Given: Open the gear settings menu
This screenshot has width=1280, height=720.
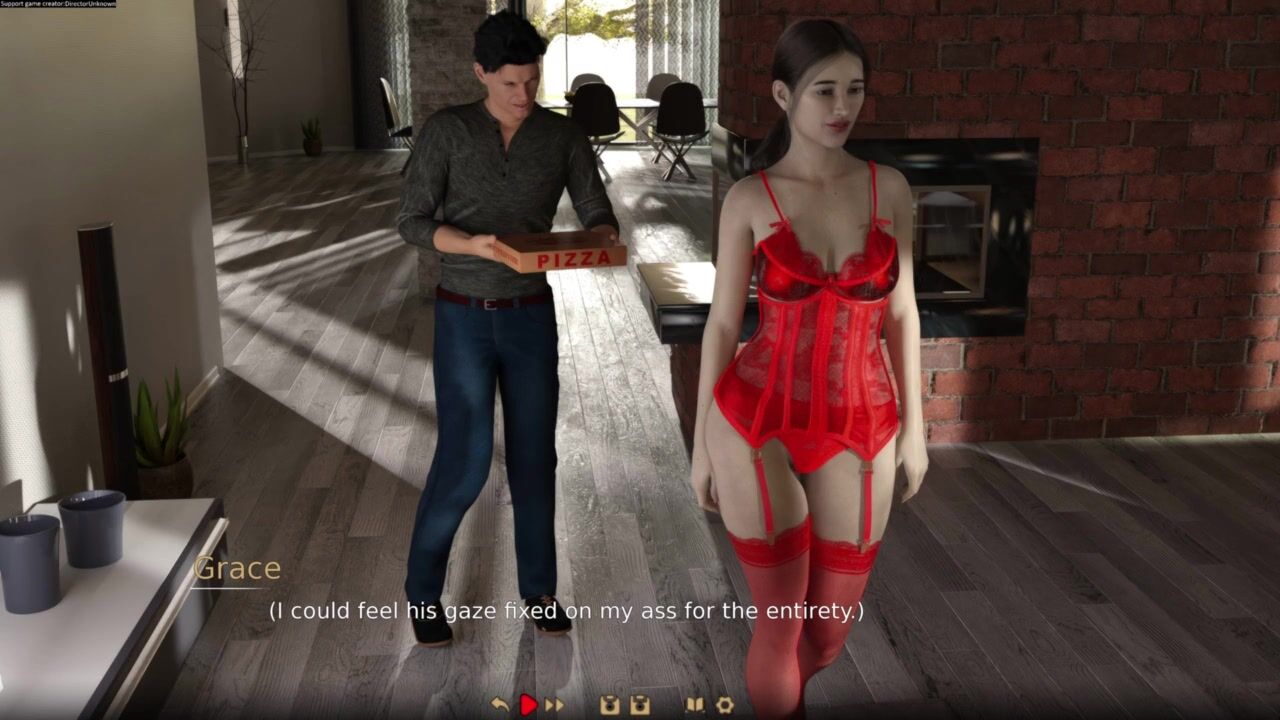Looking at the screenshot, I should coord(725,705).
